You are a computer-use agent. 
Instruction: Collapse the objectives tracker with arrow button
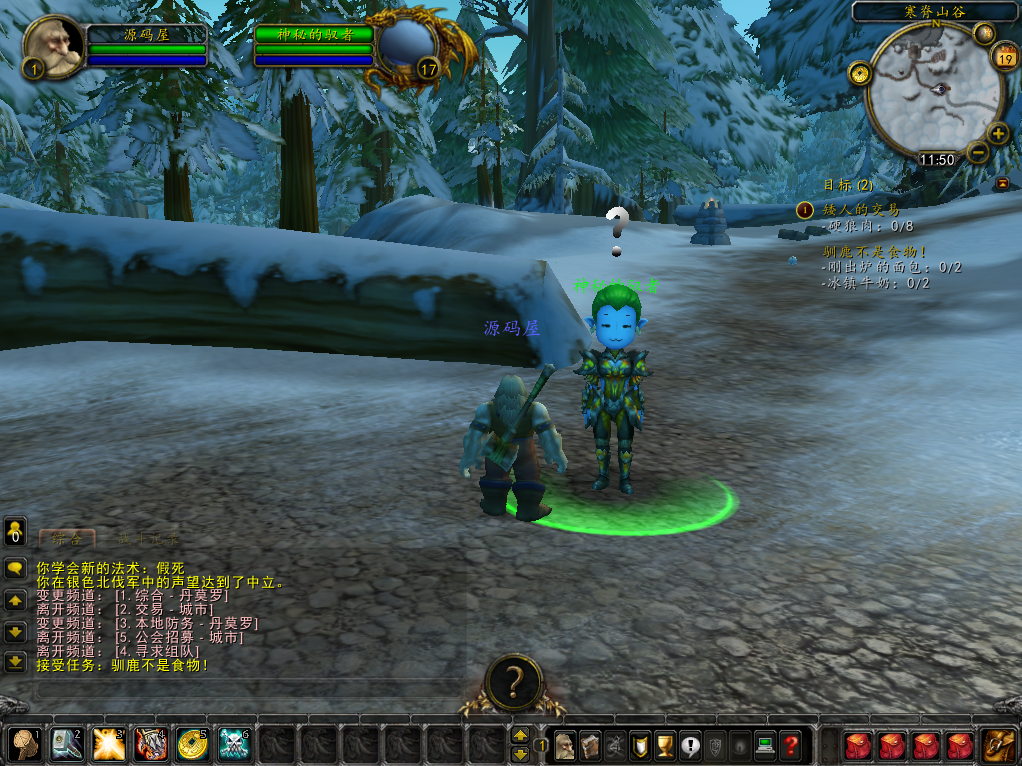[x=1002, y=183]
